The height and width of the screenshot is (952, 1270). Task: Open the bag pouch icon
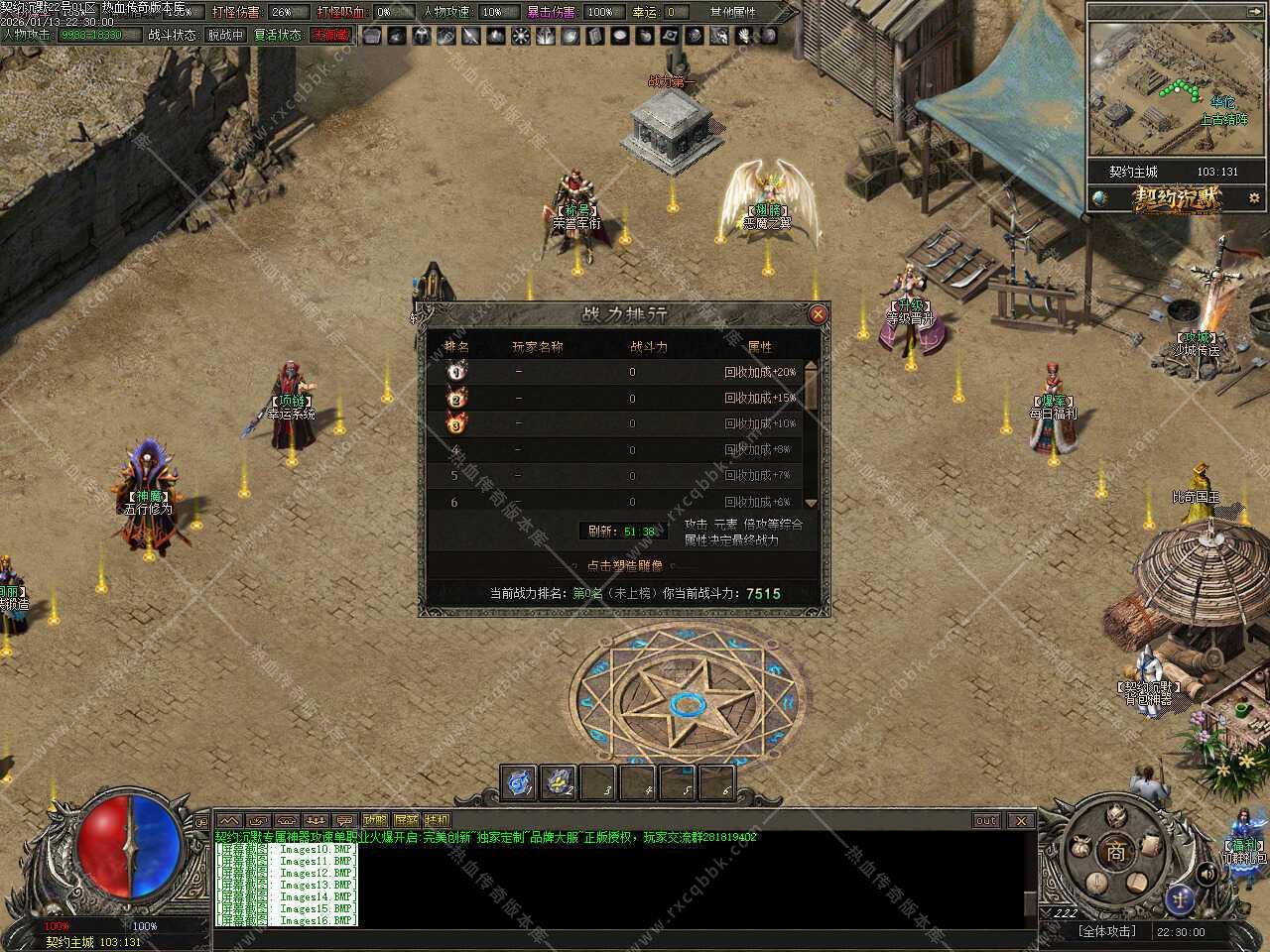pos(1079,849)
